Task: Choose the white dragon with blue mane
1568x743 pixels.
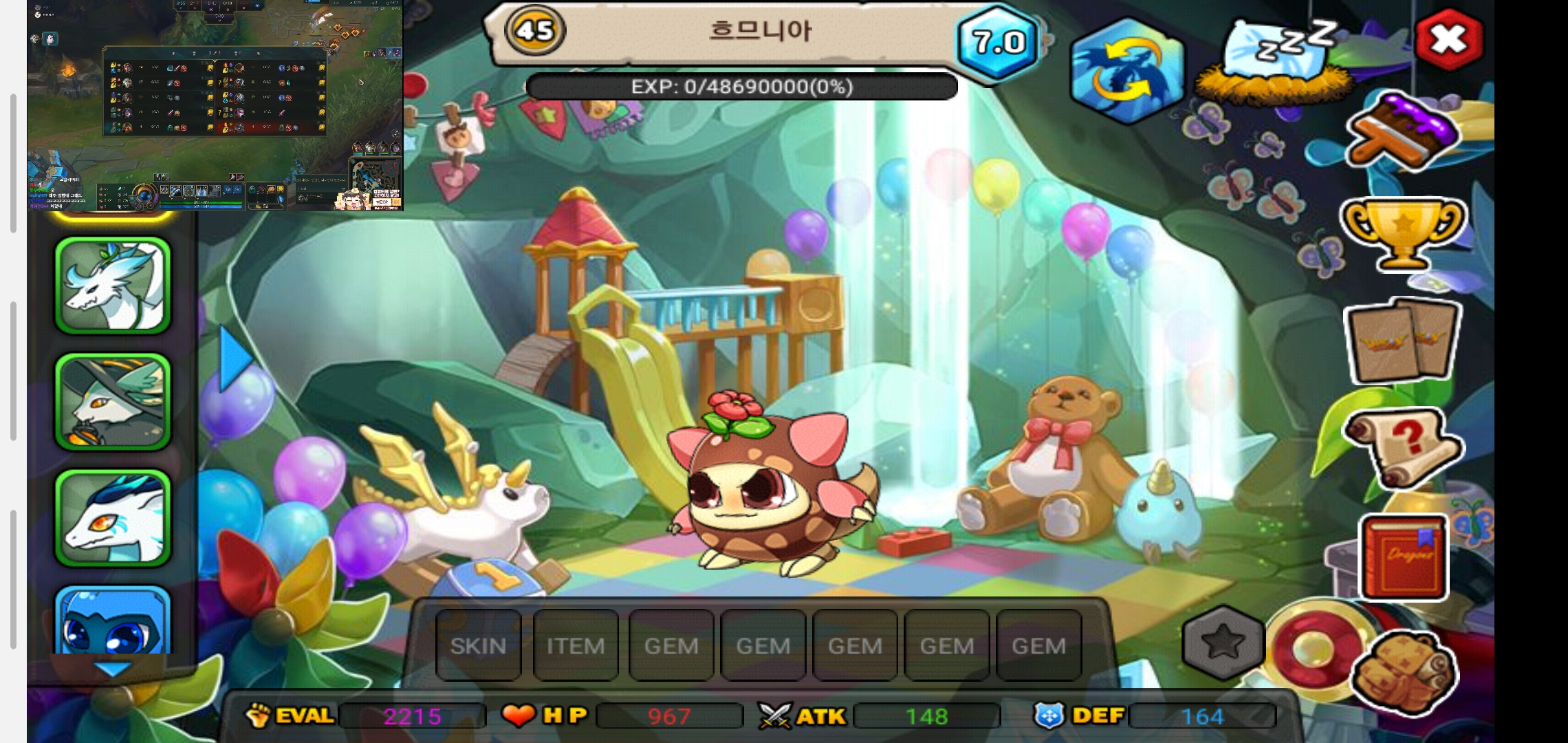Action: click(x=113, y=286)
